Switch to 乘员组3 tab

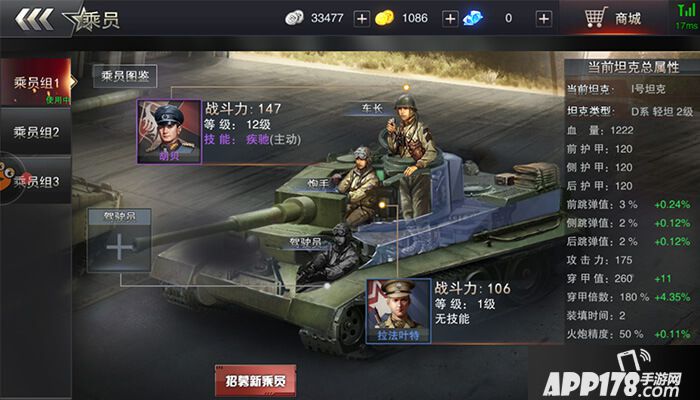pyautogui.click(x=36, y=181)
